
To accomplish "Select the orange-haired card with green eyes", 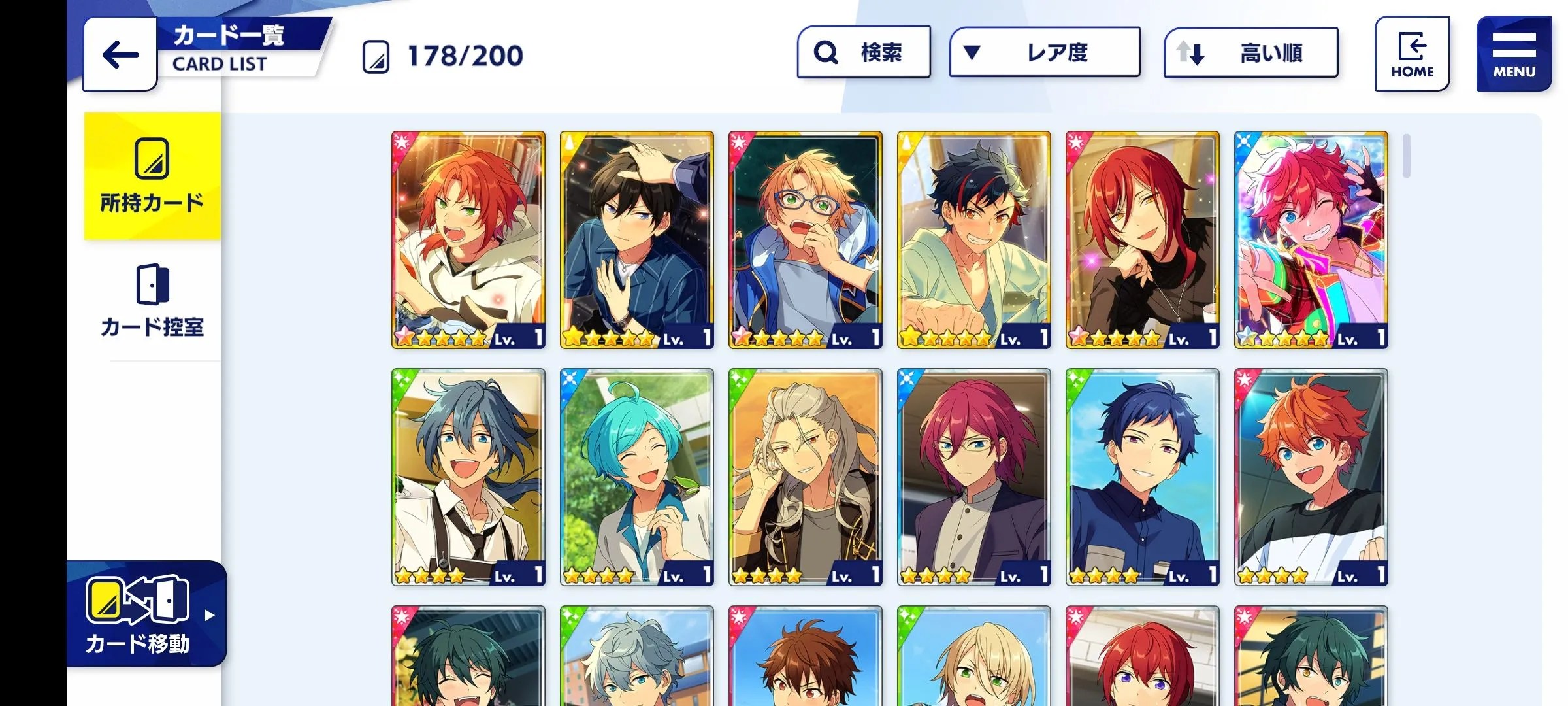I will point(468,240).
